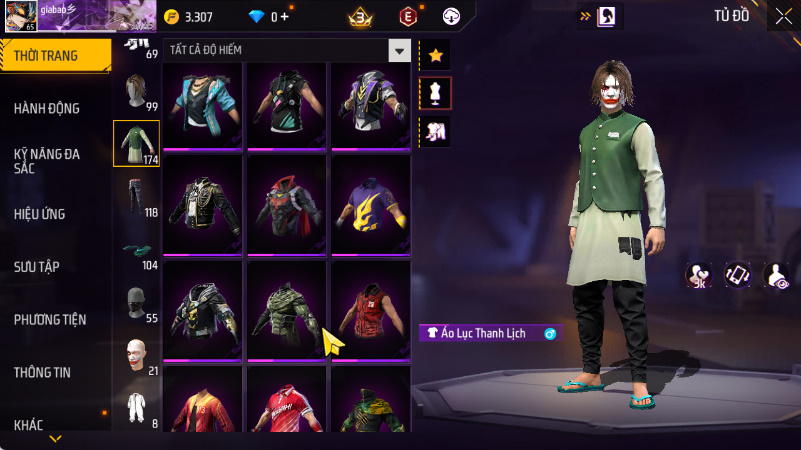This screenshot has height=450, width=801.
Task: Select the mask category with 55 items
Action: click(x=136, y=303)
